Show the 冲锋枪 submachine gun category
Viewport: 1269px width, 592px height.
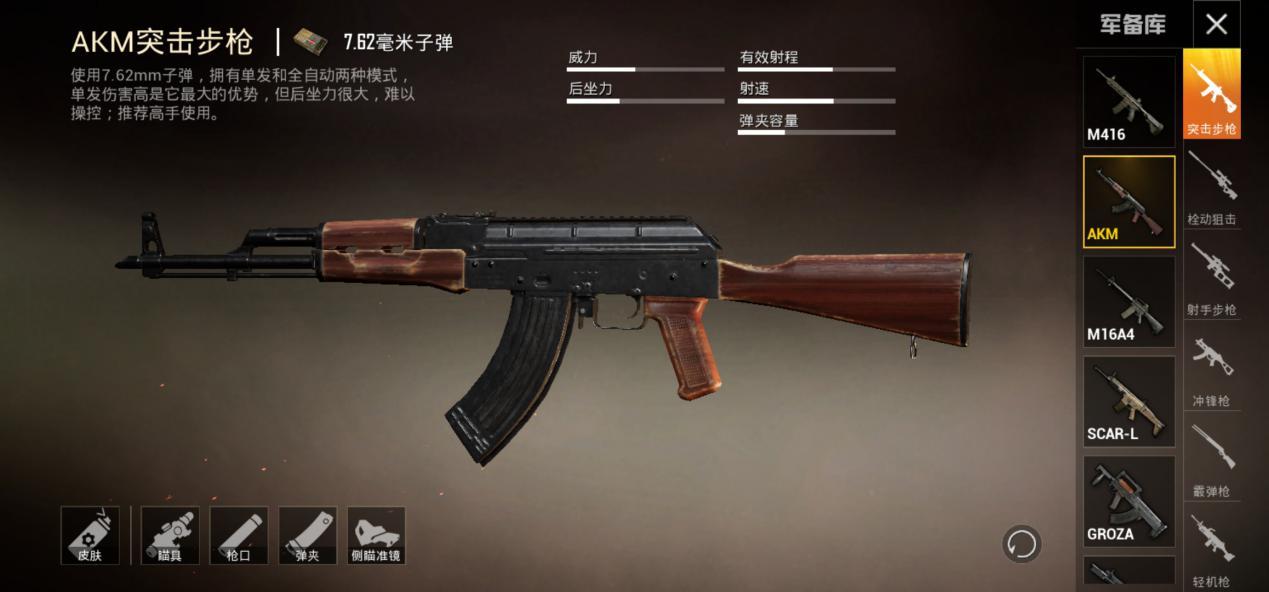[1211, 369]
